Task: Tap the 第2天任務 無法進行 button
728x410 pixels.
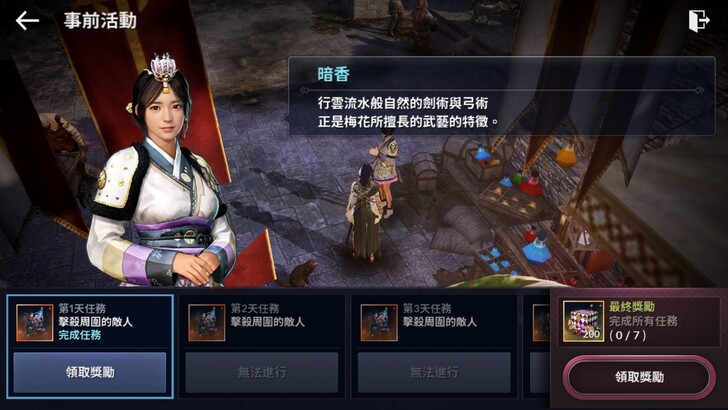Action: [x=262, y=372]
